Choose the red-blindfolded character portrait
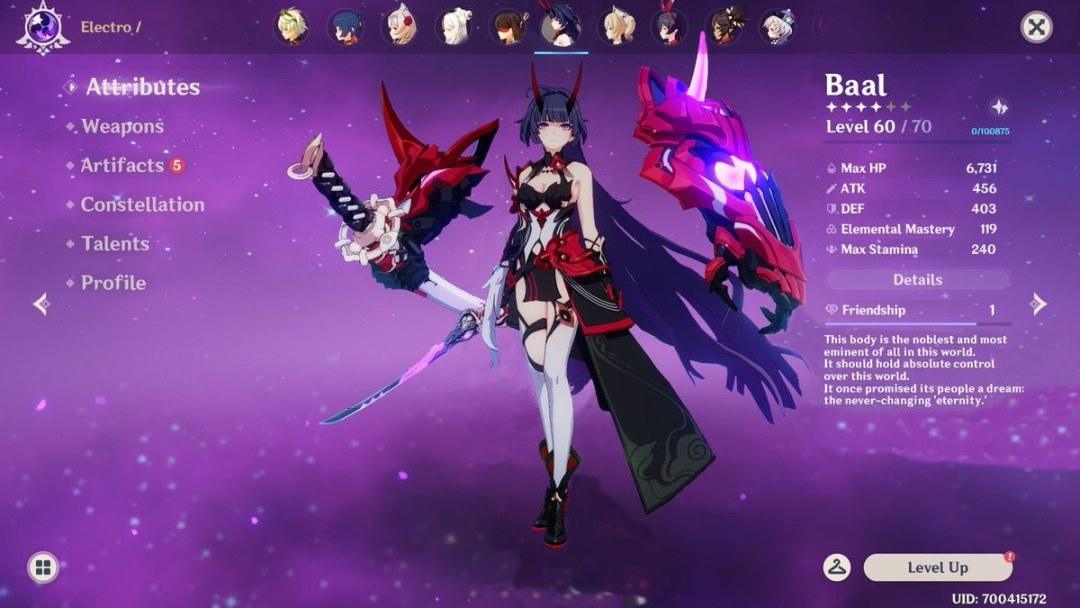 (x=507, y=27)
